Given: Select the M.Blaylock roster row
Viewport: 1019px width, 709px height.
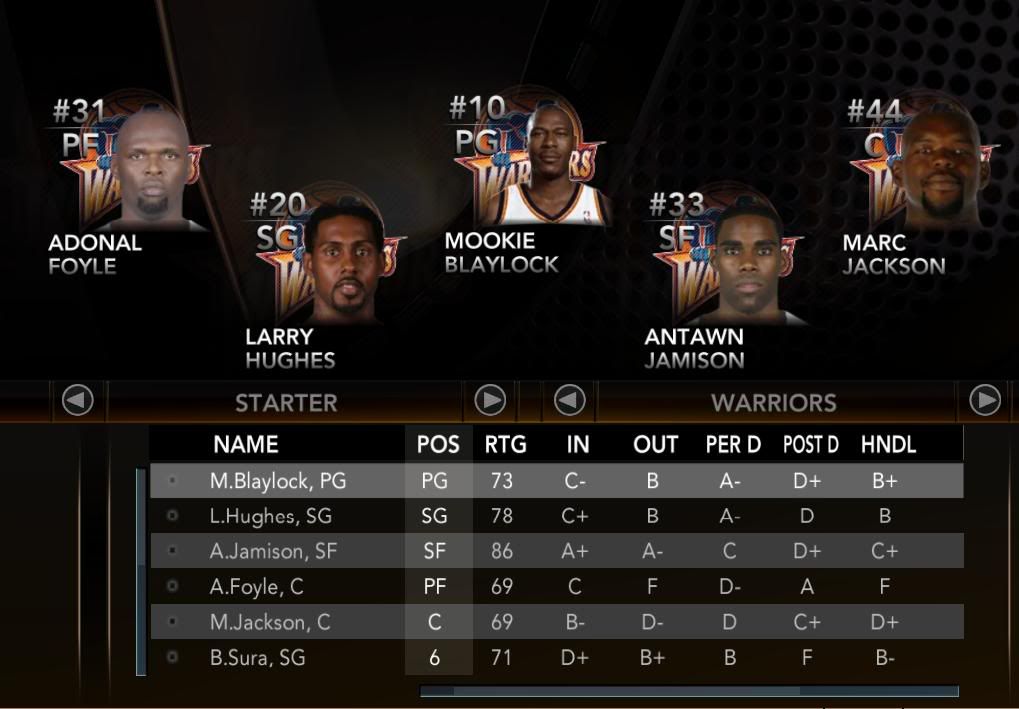Looking at the screenshot, I should (278, 481).
